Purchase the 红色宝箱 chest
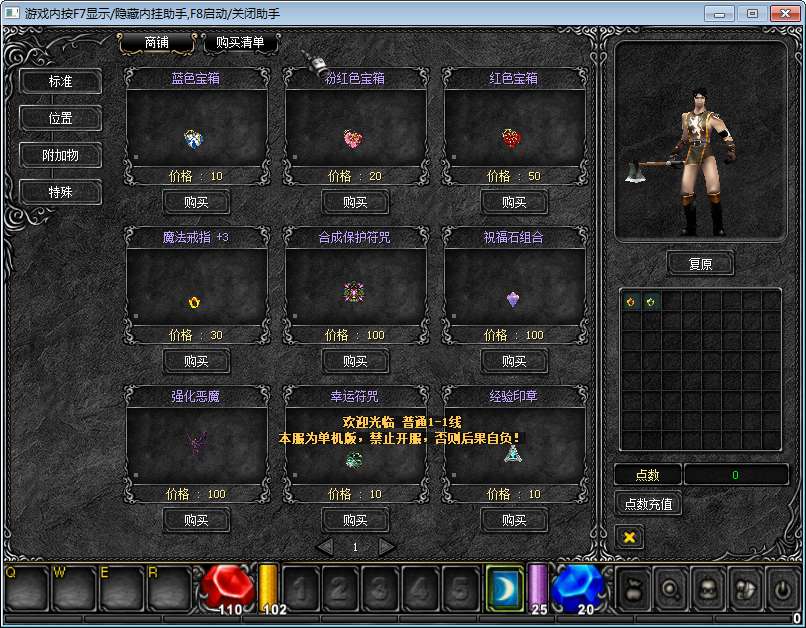 (514, 202)
